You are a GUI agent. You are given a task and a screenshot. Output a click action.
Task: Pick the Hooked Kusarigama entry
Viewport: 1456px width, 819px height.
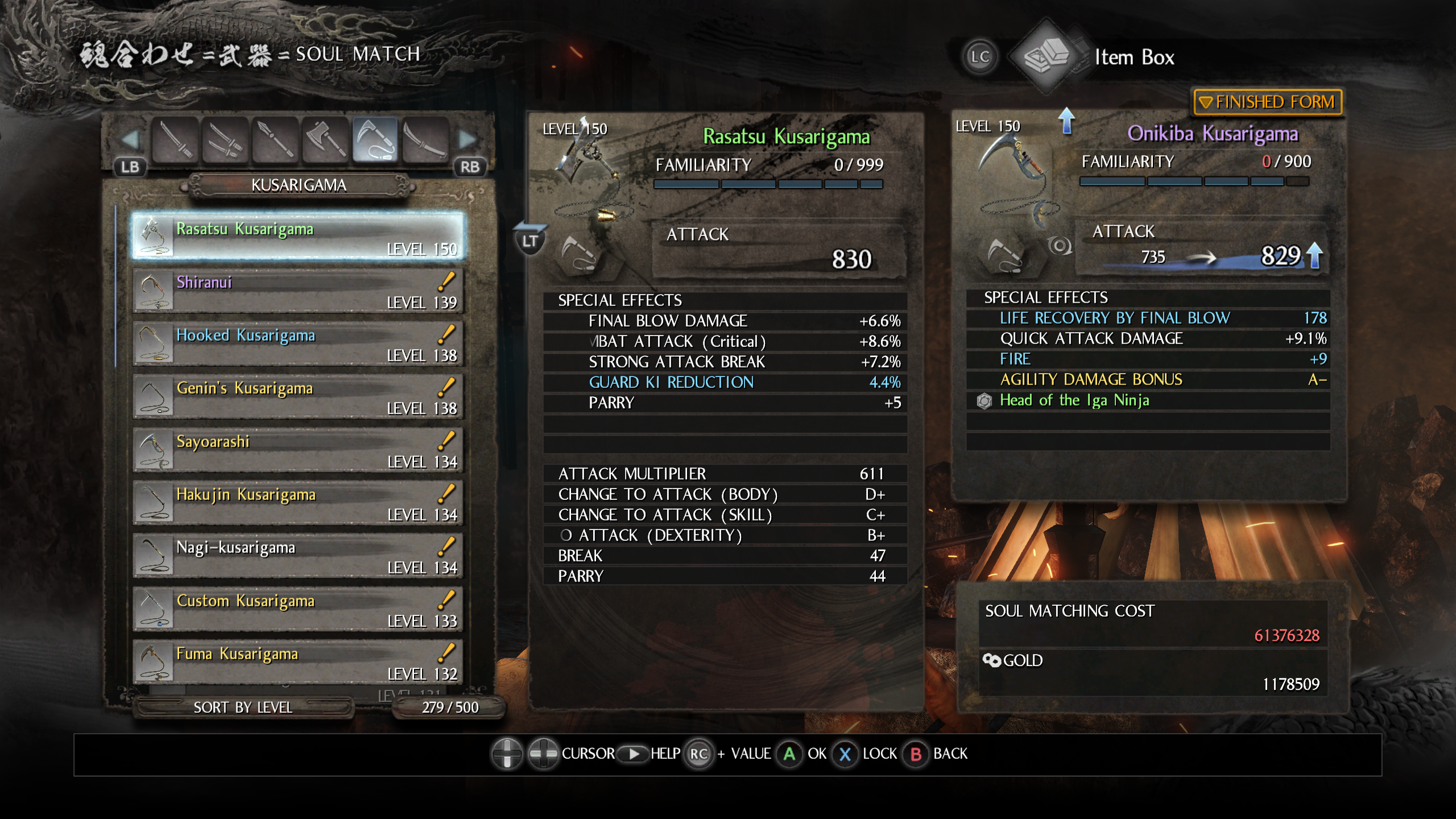(x=299, y=344)
